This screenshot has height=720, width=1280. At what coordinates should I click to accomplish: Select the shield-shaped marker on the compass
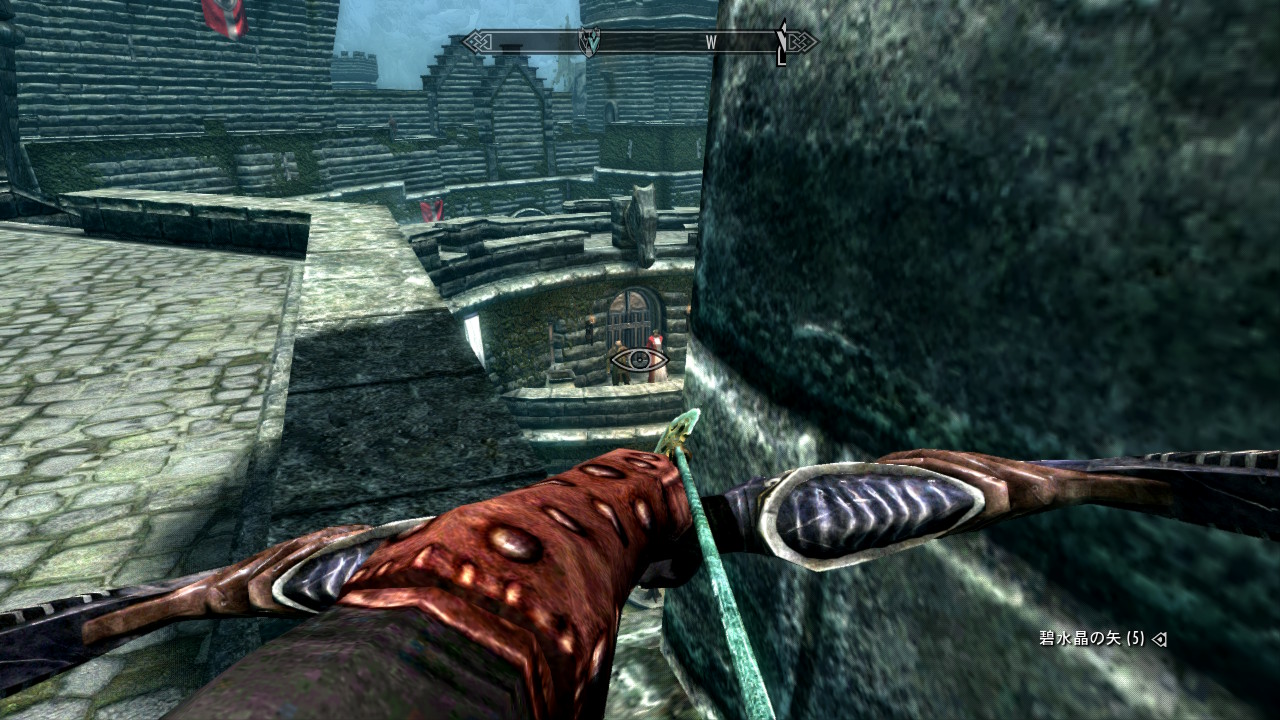(591, 42)
